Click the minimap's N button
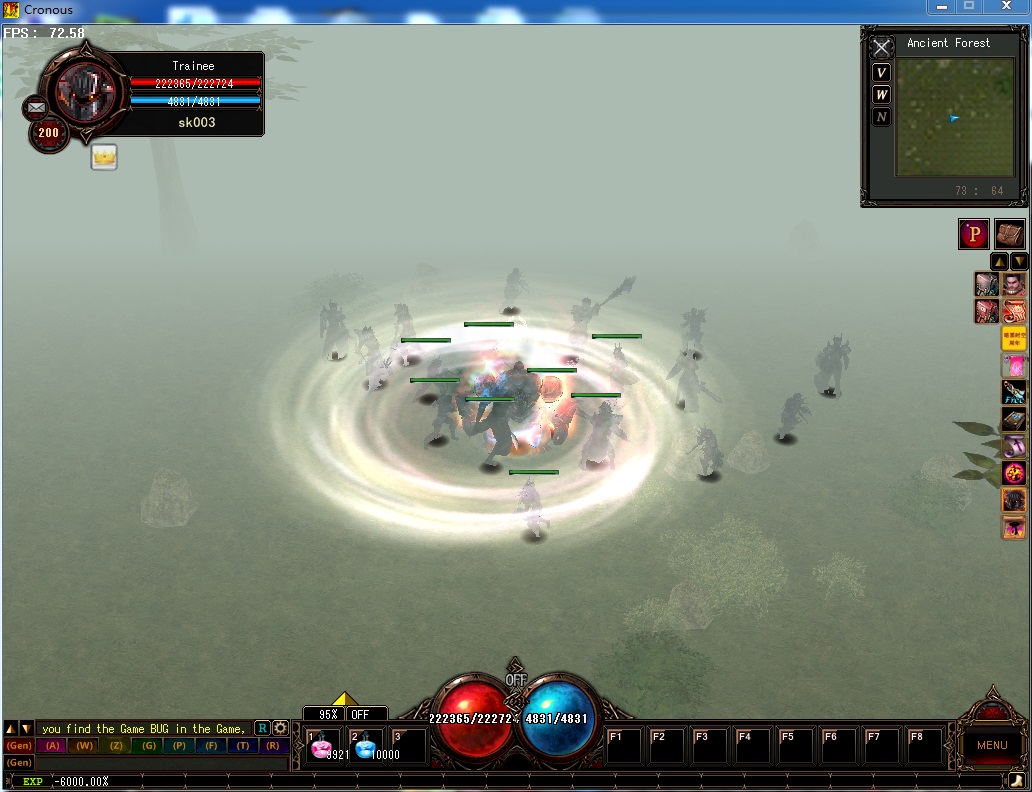 [x=881, y=117]
